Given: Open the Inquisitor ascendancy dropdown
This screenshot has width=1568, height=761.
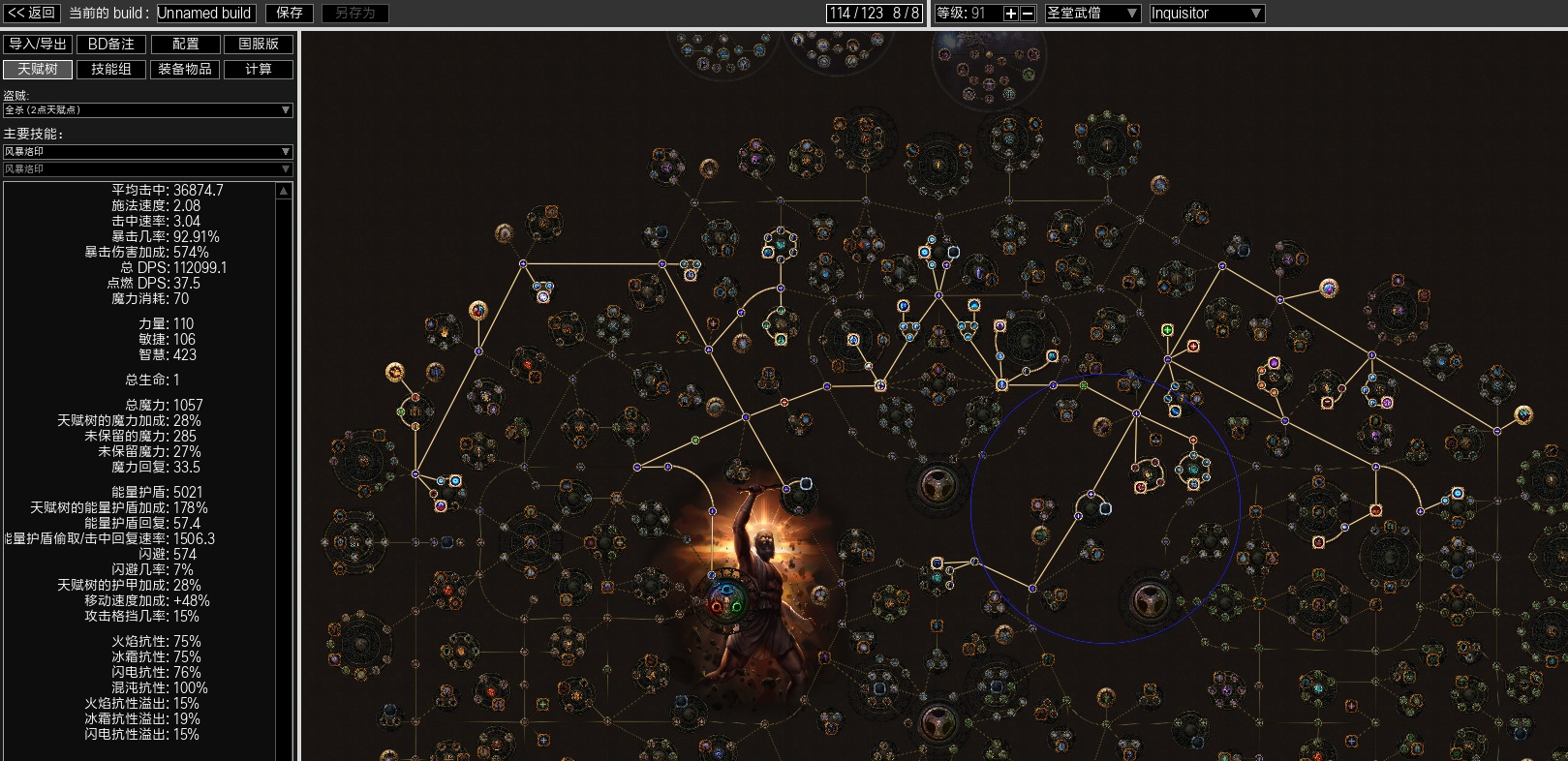Looking at the screenshot, I should (x=1206, y=14).
